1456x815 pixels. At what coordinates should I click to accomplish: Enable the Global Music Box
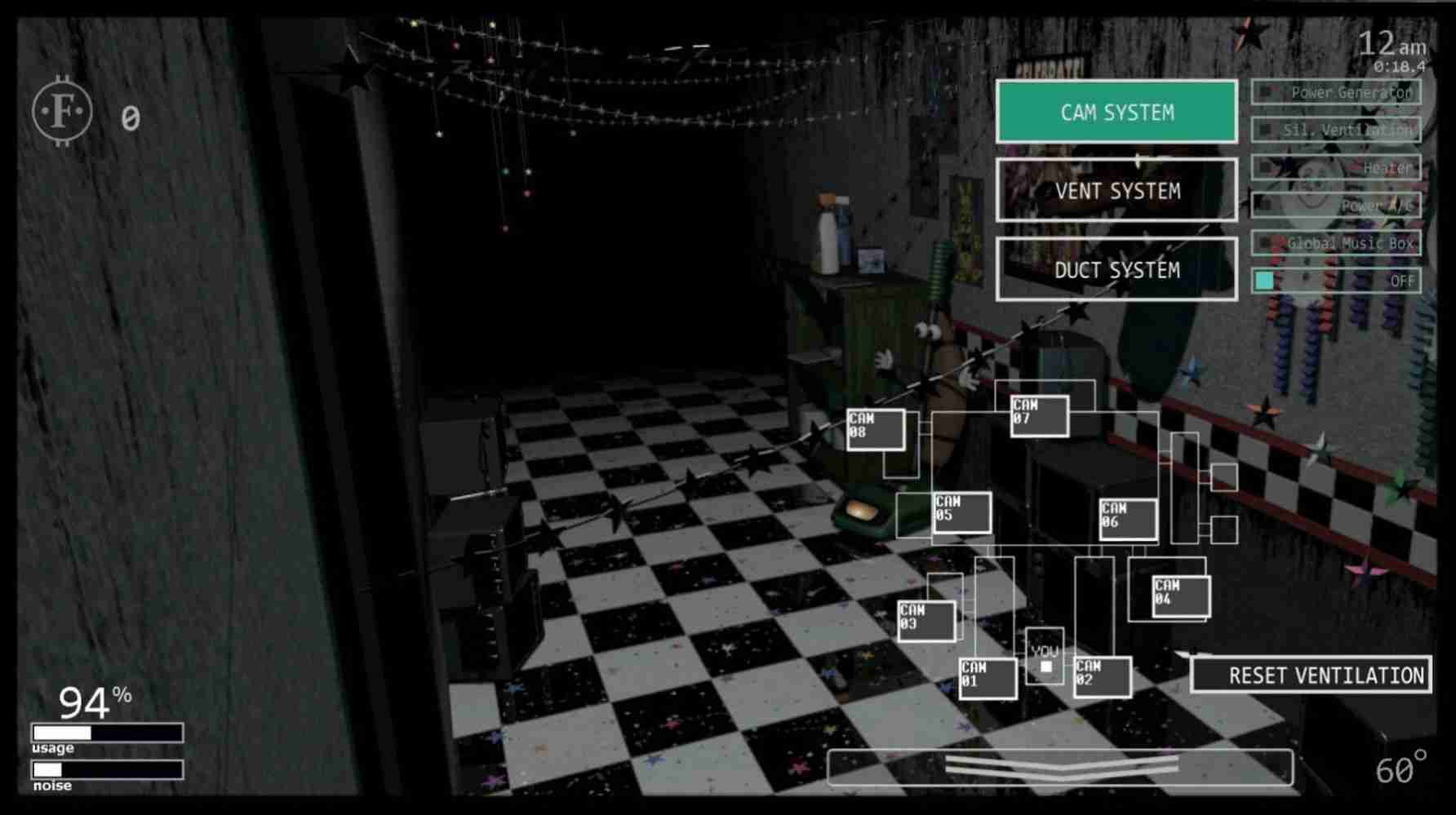pyautogui.click(x=1335, y=243)
